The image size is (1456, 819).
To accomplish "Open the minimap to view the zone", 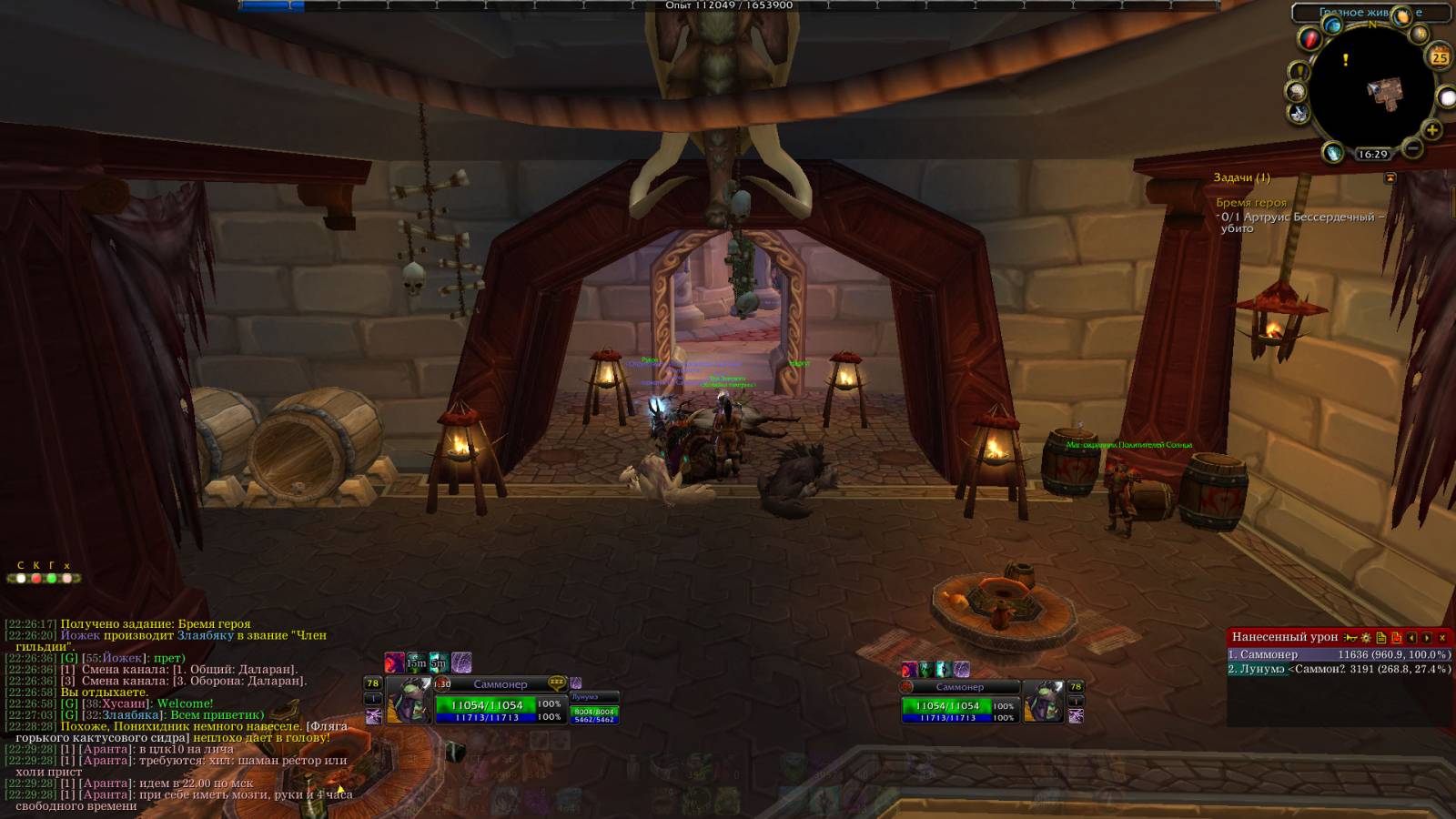I will click(1369, 88).
